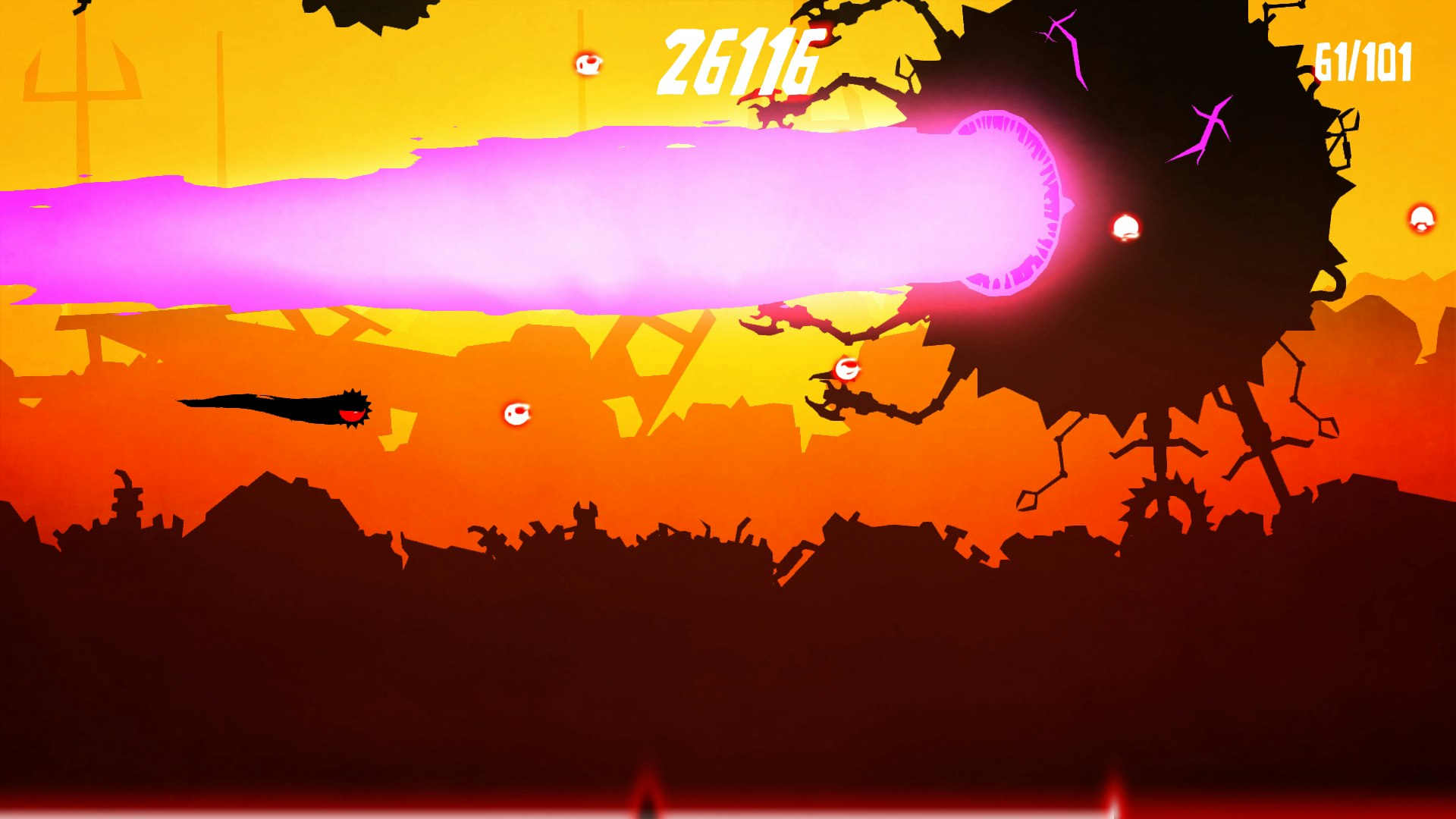The image size is (1456, 819).
Task: Click the spiked wheel in the foreground debris
Action: click(x=1164, y=500)
